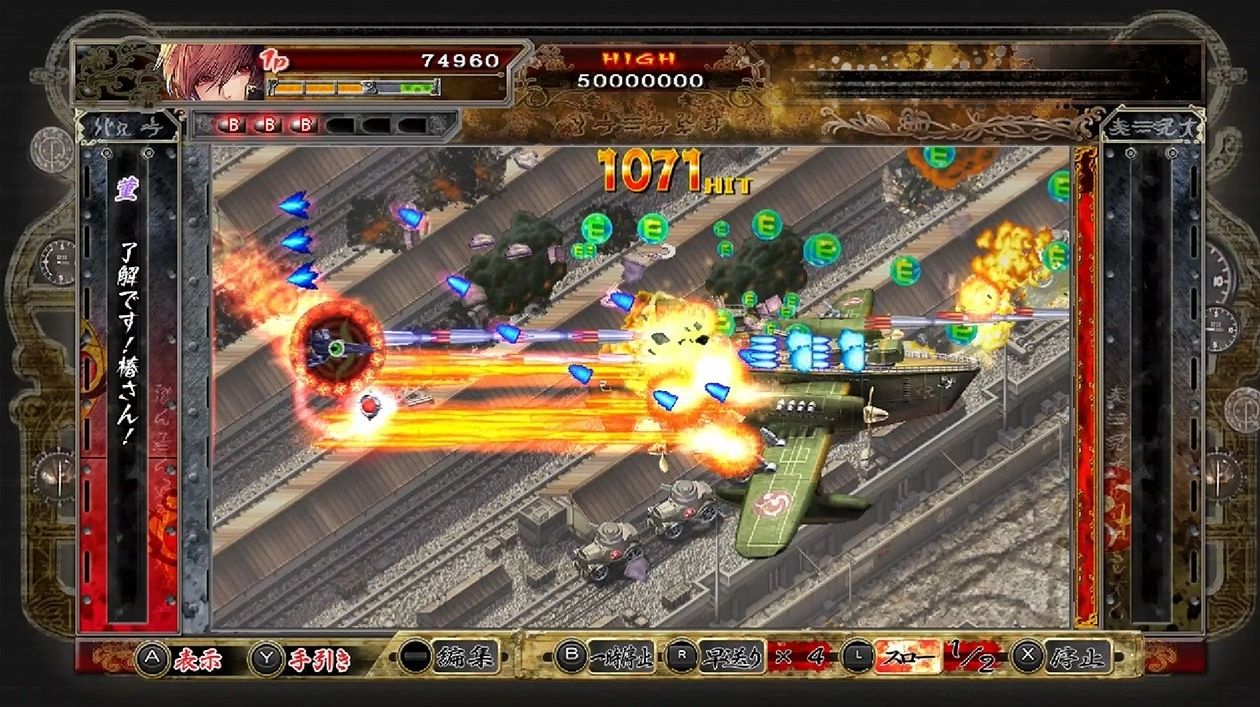Open the 編集 edit option
The image size is (1260, 707).
click(x=467, y=657)
